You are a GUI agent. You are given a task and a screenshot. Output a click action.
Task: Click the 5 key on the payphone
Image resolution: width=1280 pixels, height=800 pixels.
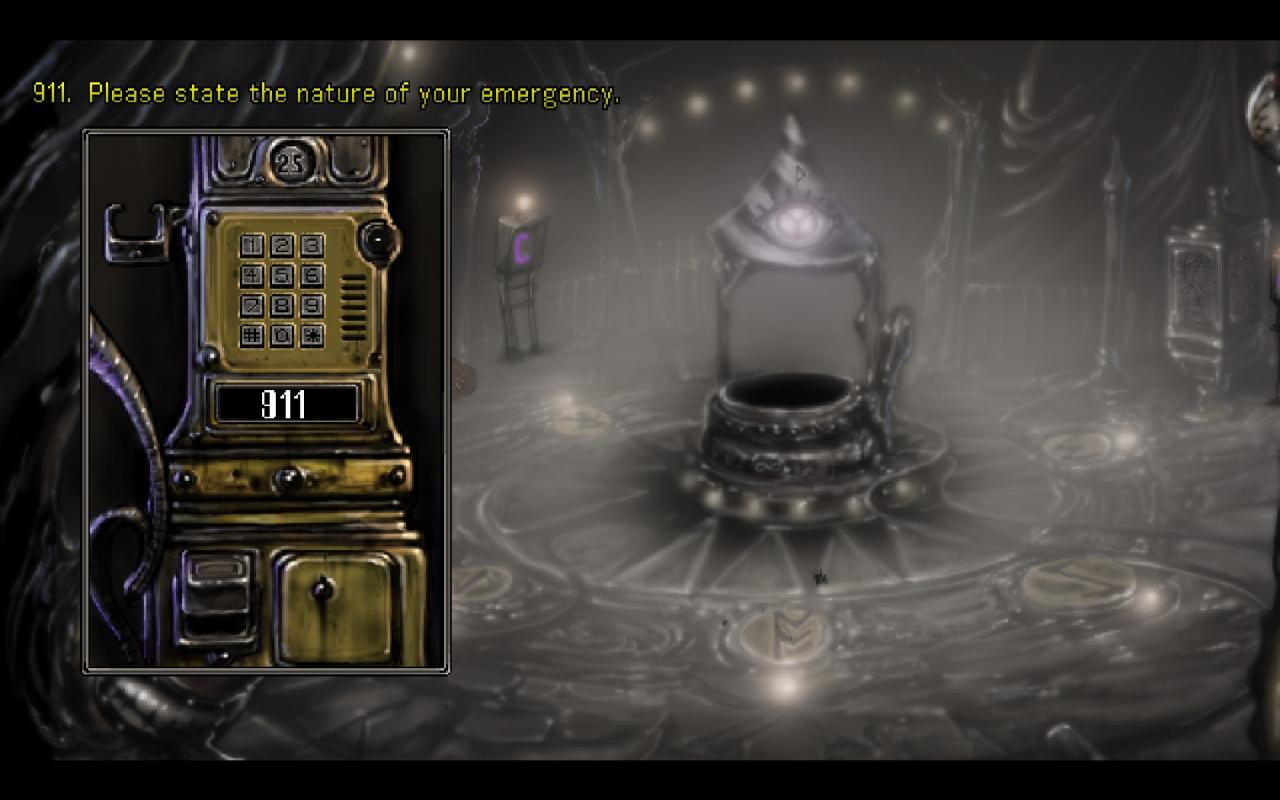pyautogui.click(x=282, y=275)
